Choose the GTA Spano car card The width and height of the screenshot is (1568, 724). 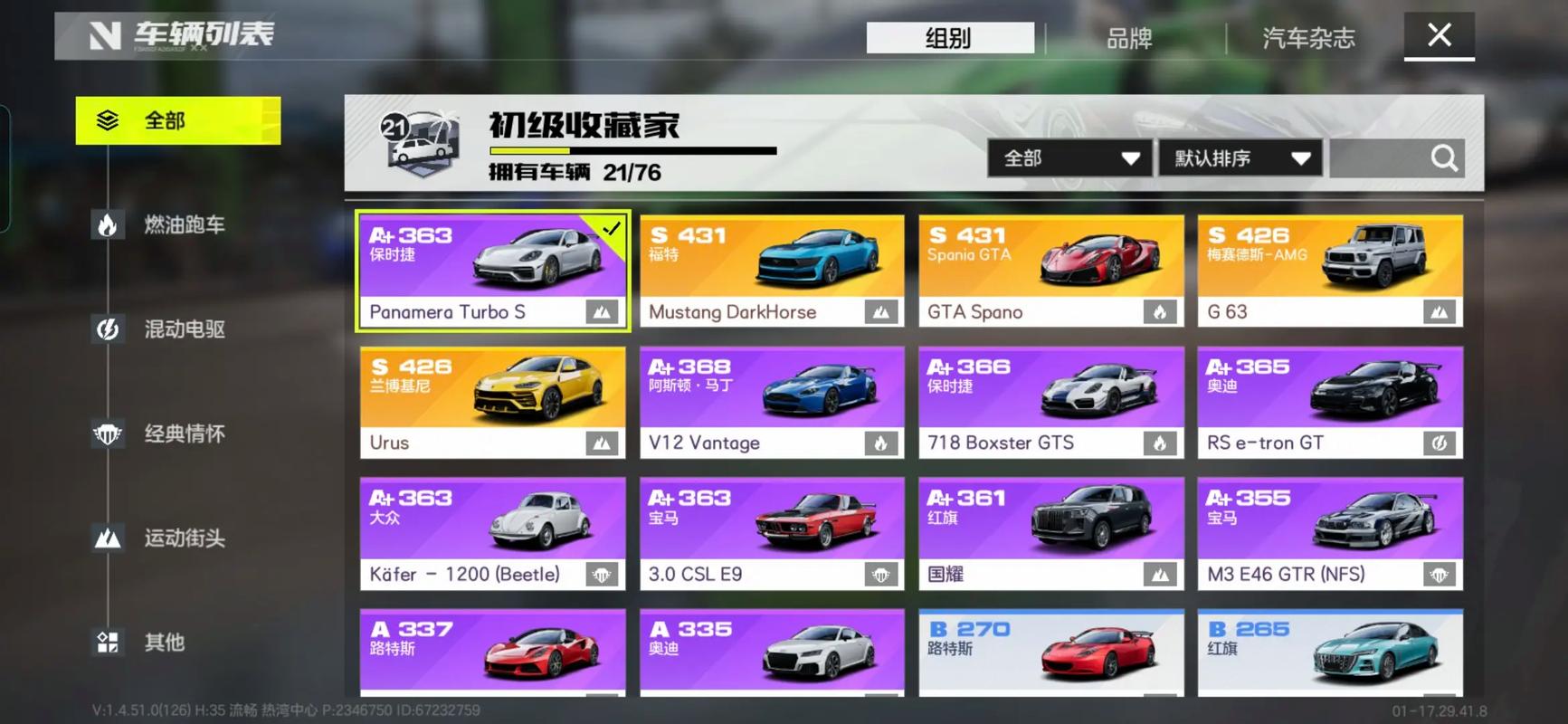(x=1050, y=271)
